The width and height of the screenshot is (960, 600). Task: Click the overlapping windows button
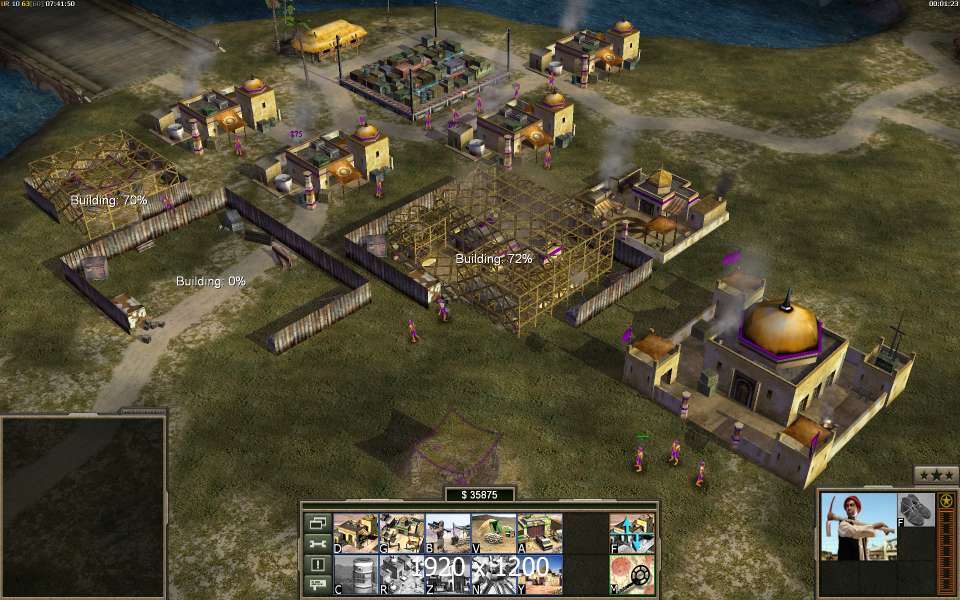tap(318, 523)
